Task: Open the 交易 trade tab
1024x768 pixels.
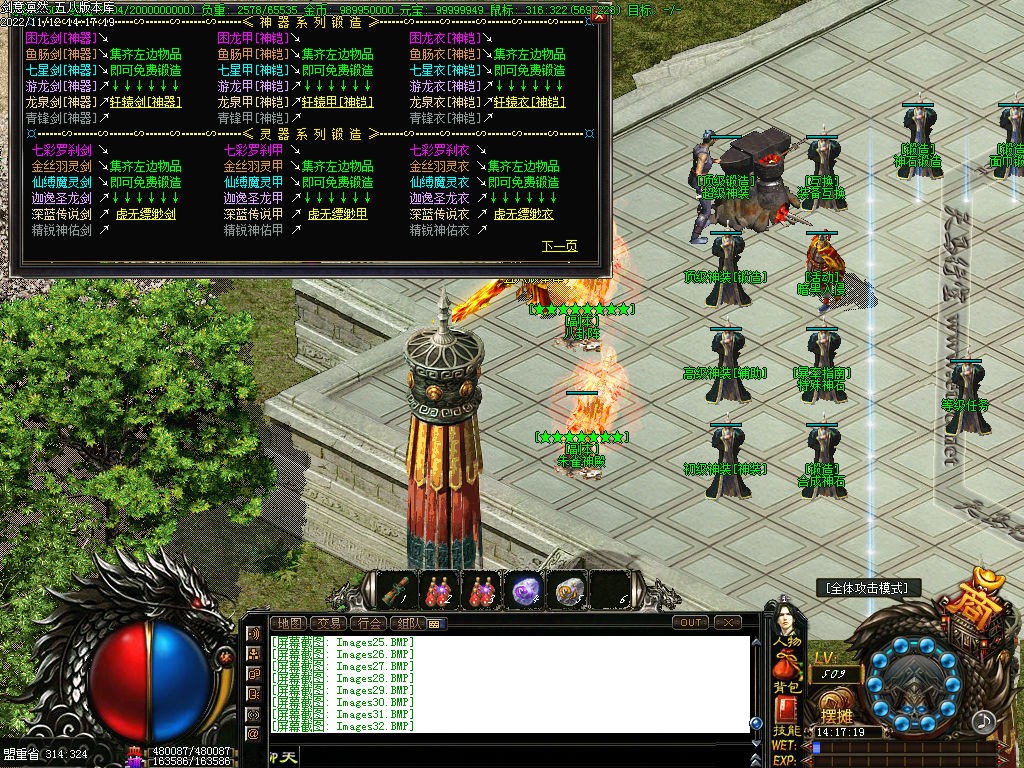Action: (x=329, y=623)
